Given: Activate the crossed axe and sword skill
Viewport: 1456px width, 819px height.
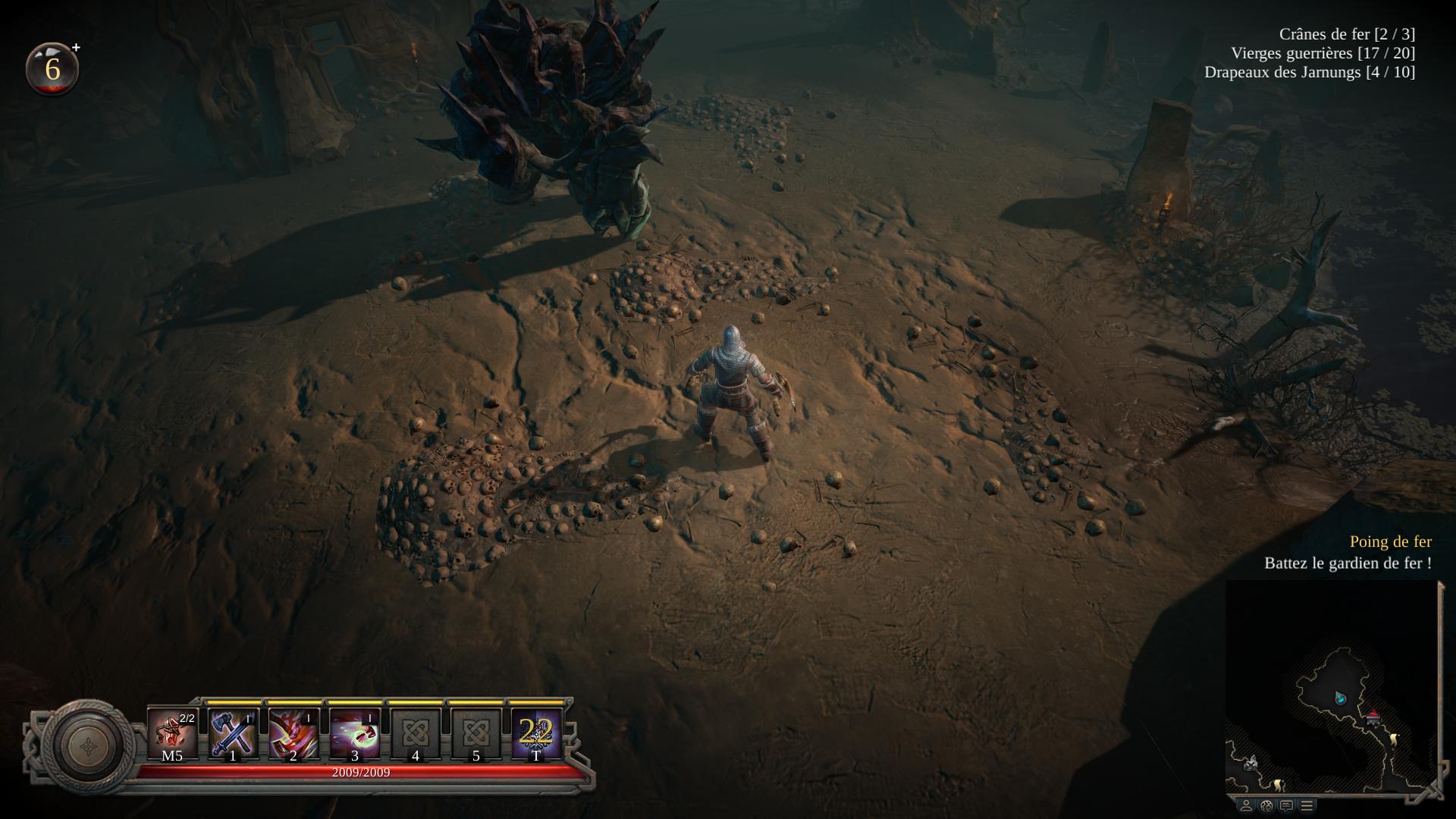Looking at the screenshot, I should point(233,733).
